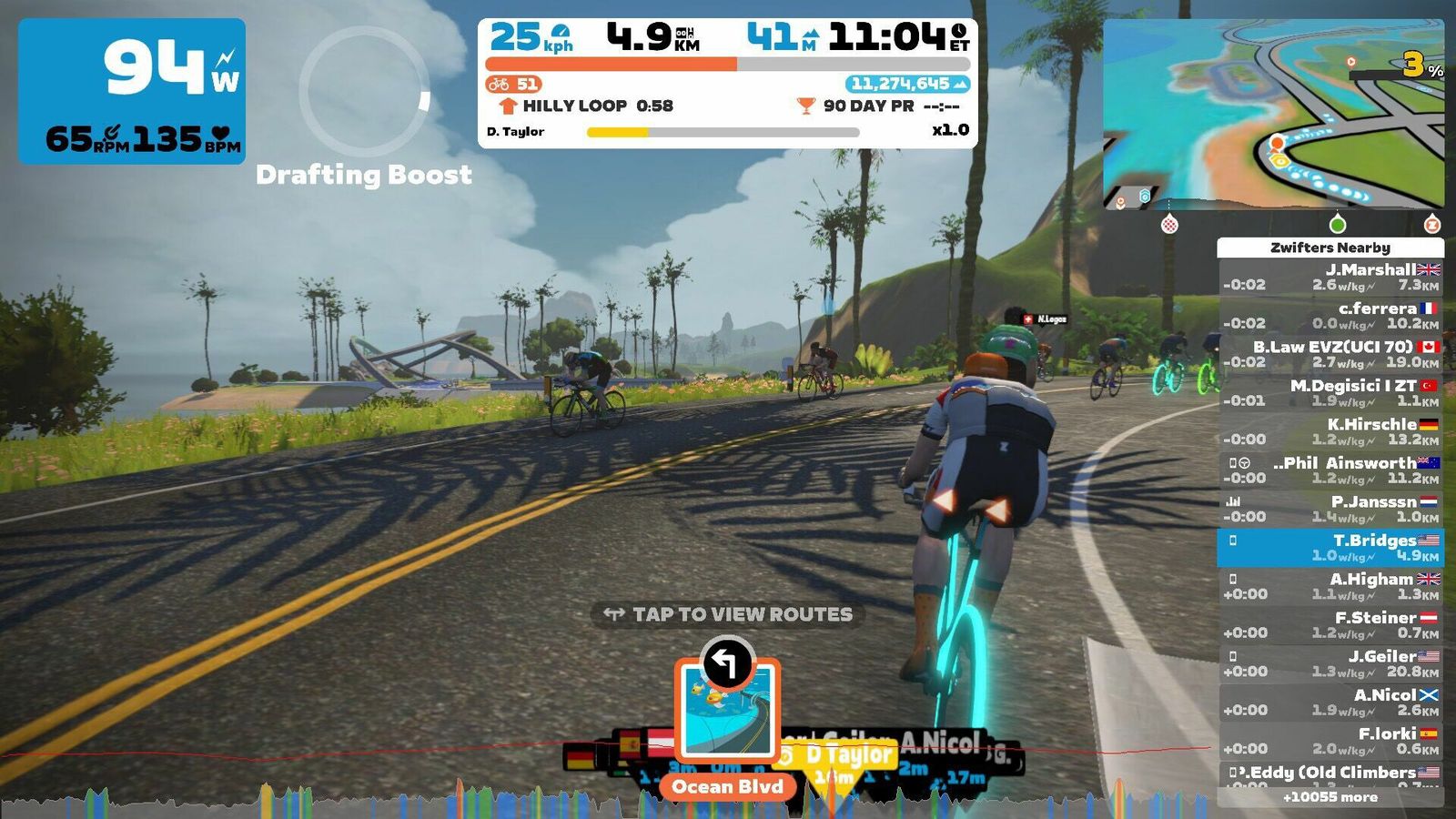
Task: Open the minimap view
Action: pyautogui.click(x=1273, y=115)
